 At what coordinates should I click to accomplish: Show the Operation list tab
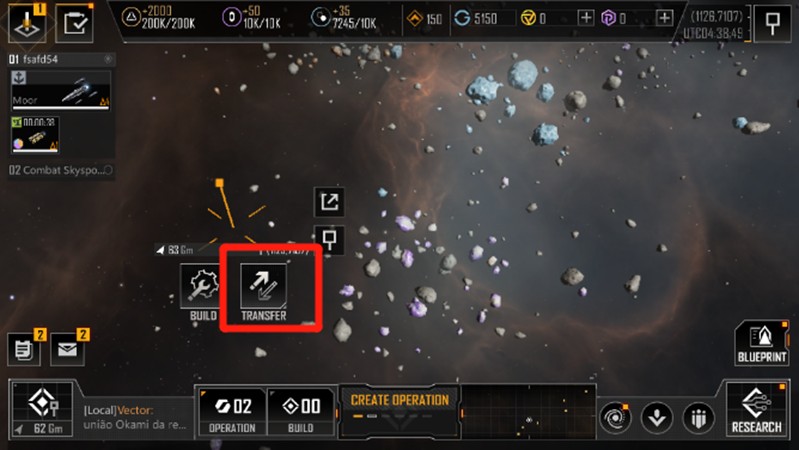coord(229,412)
